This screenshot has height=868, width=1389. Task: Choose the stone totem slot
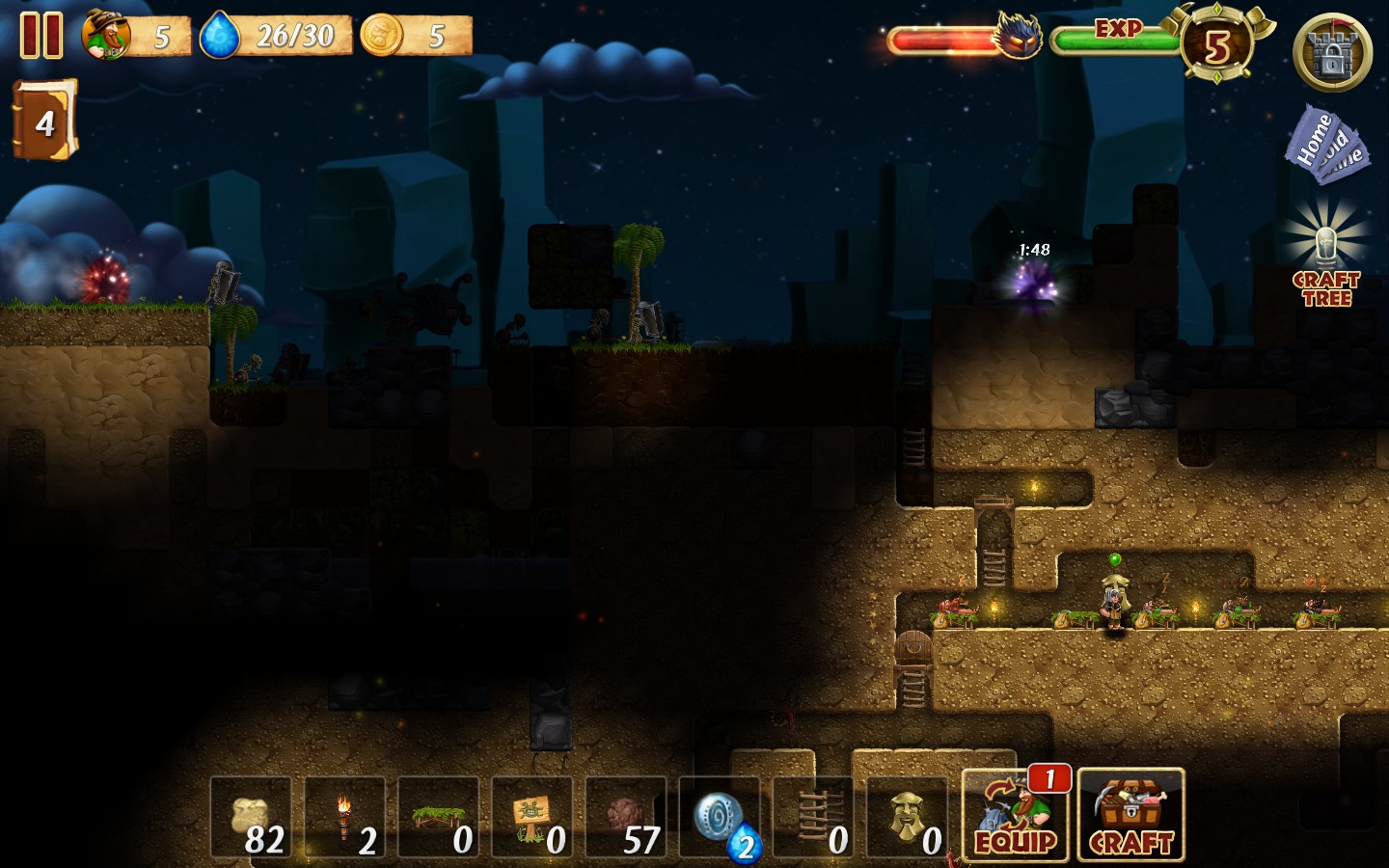907,818
